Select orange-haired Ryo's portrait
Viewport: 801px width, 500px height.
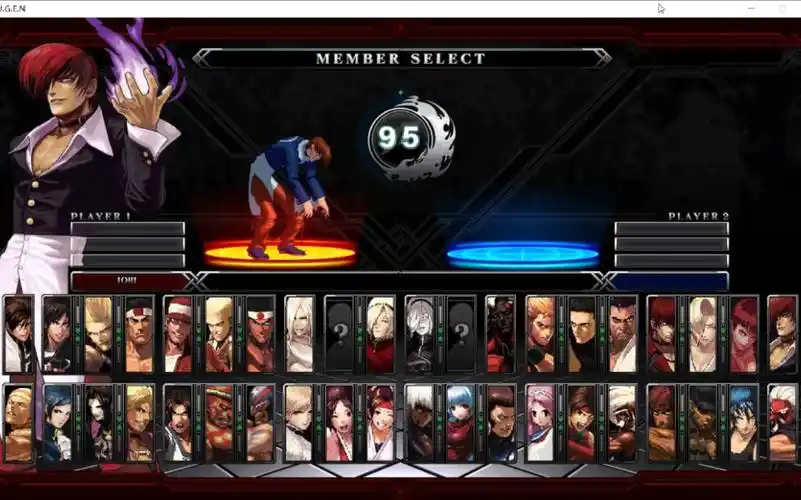click(x=541, y=334)
